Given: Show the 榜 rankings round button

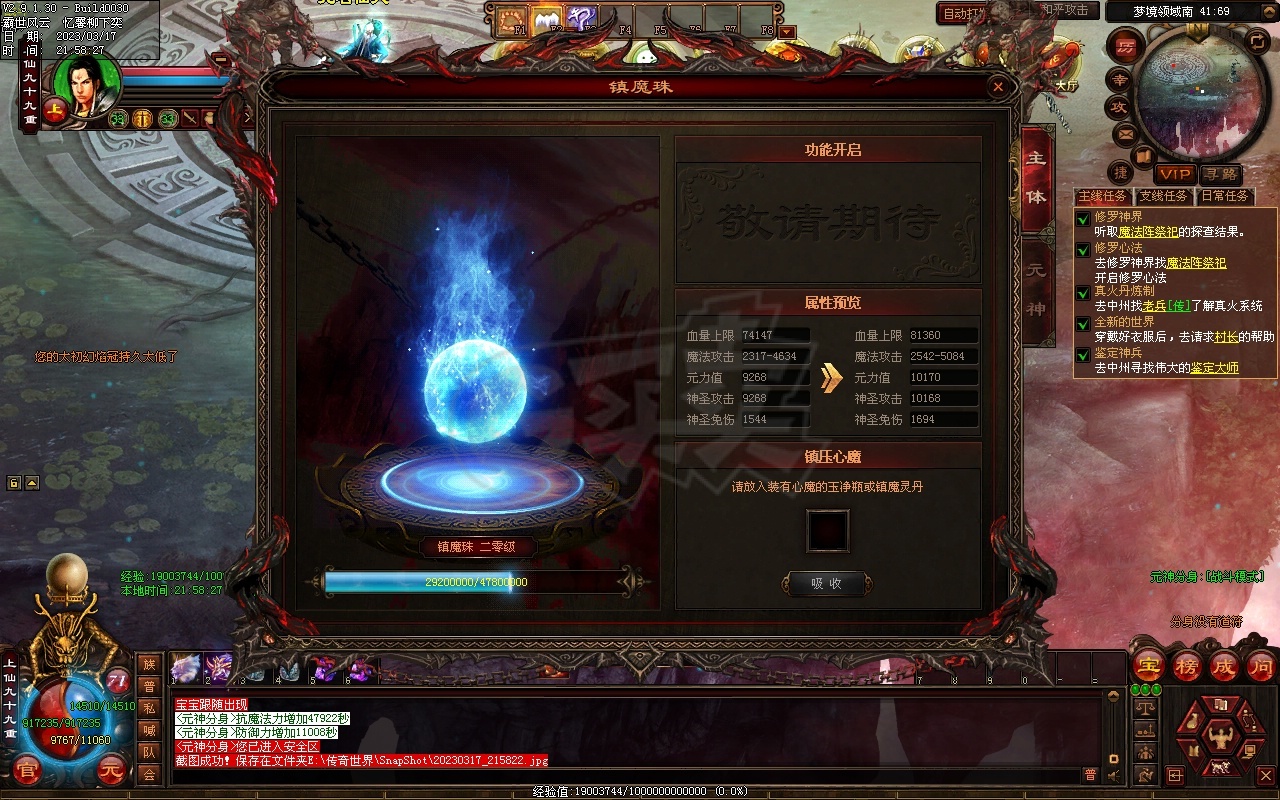Looking at the screenshot, I should tap(1187, 666).
